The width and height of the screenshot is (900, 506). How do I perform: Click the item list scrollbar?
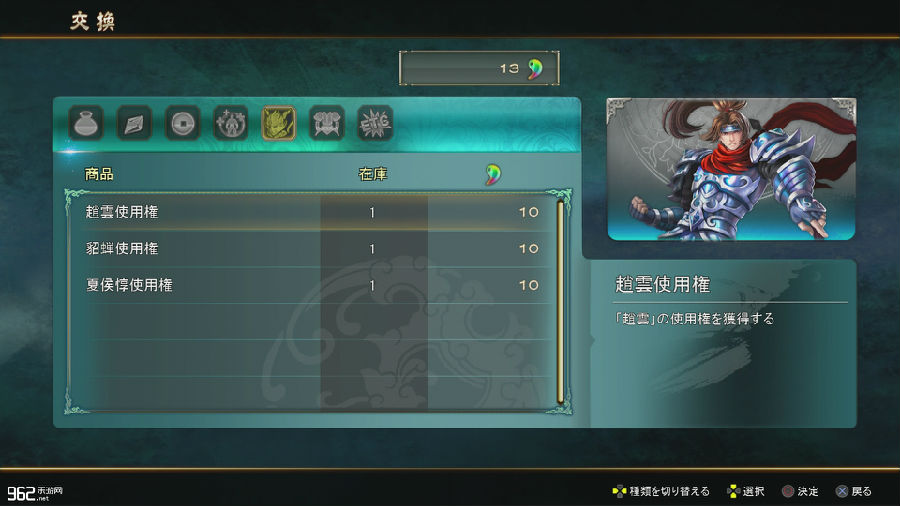click(560, 300)
